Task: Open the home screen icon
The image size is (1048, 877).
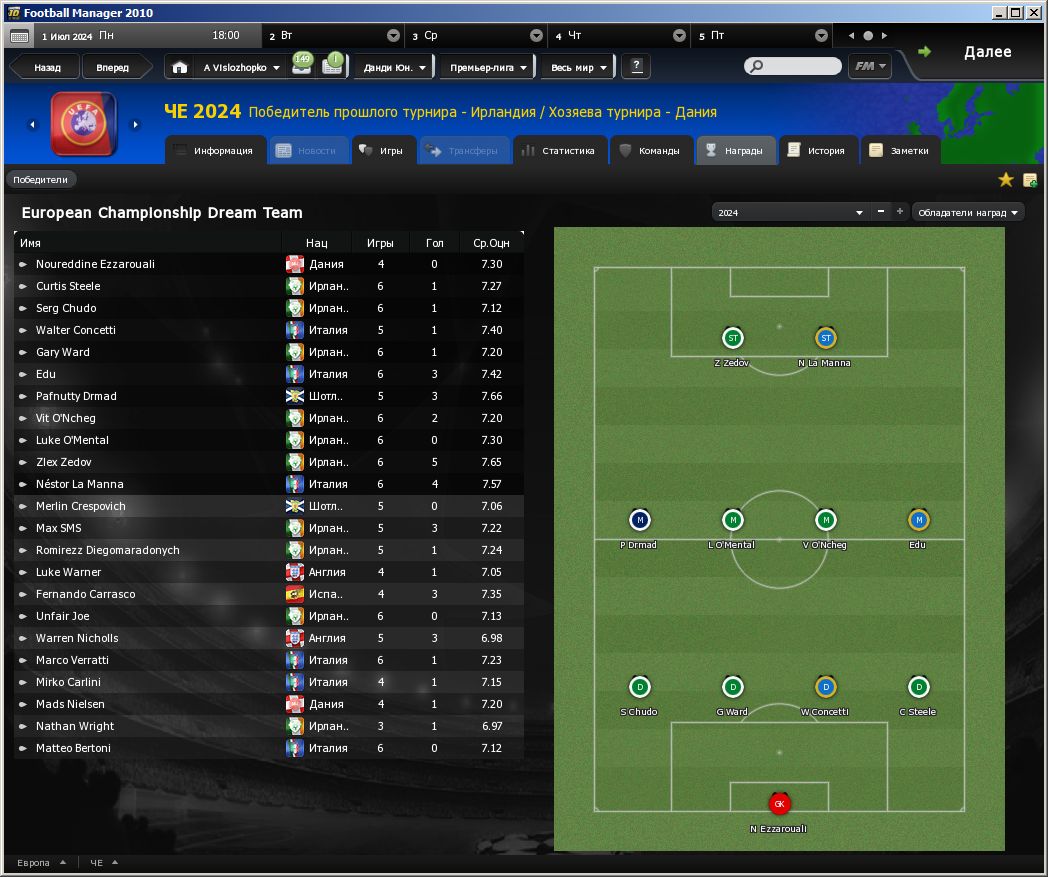Action: [179, 68]
